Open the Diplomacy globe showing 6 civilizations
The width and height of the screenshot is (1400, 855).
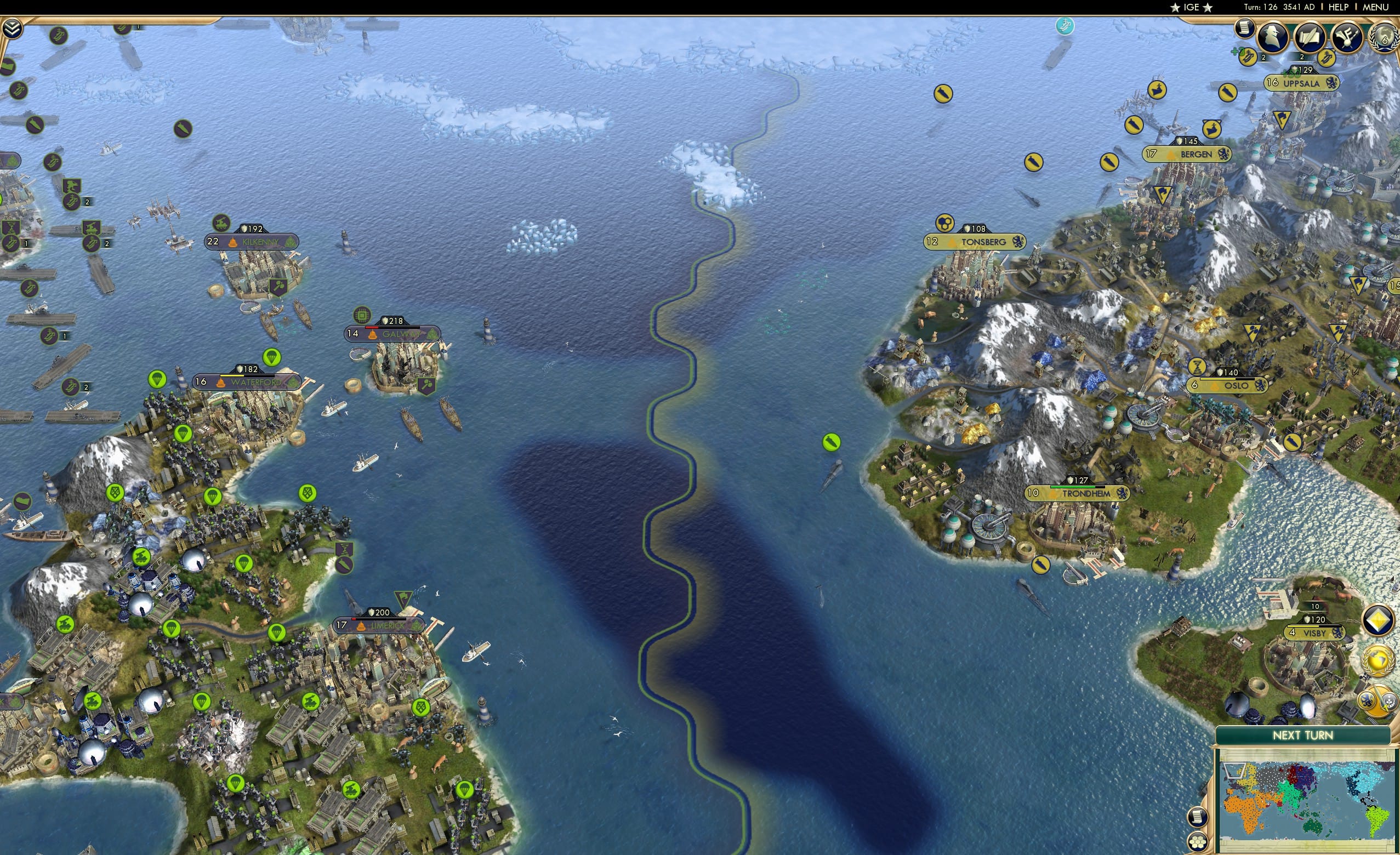pyautogui.click(x=1385, y=36)
